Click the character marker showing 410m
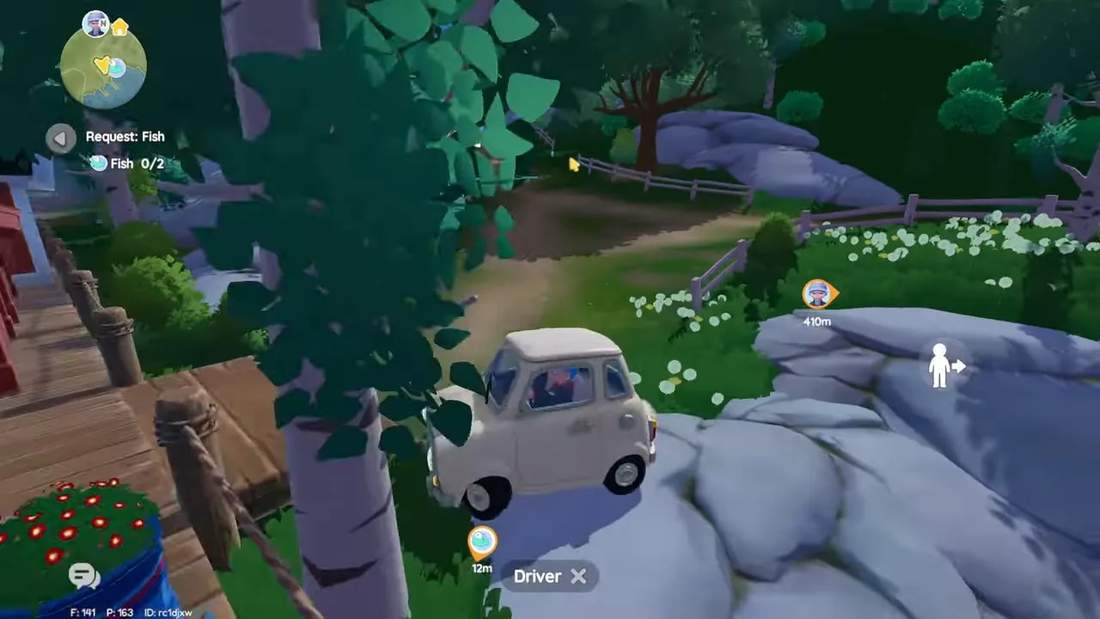The image size is (1100, 619). pyautogui.click(x=818, y=294)
